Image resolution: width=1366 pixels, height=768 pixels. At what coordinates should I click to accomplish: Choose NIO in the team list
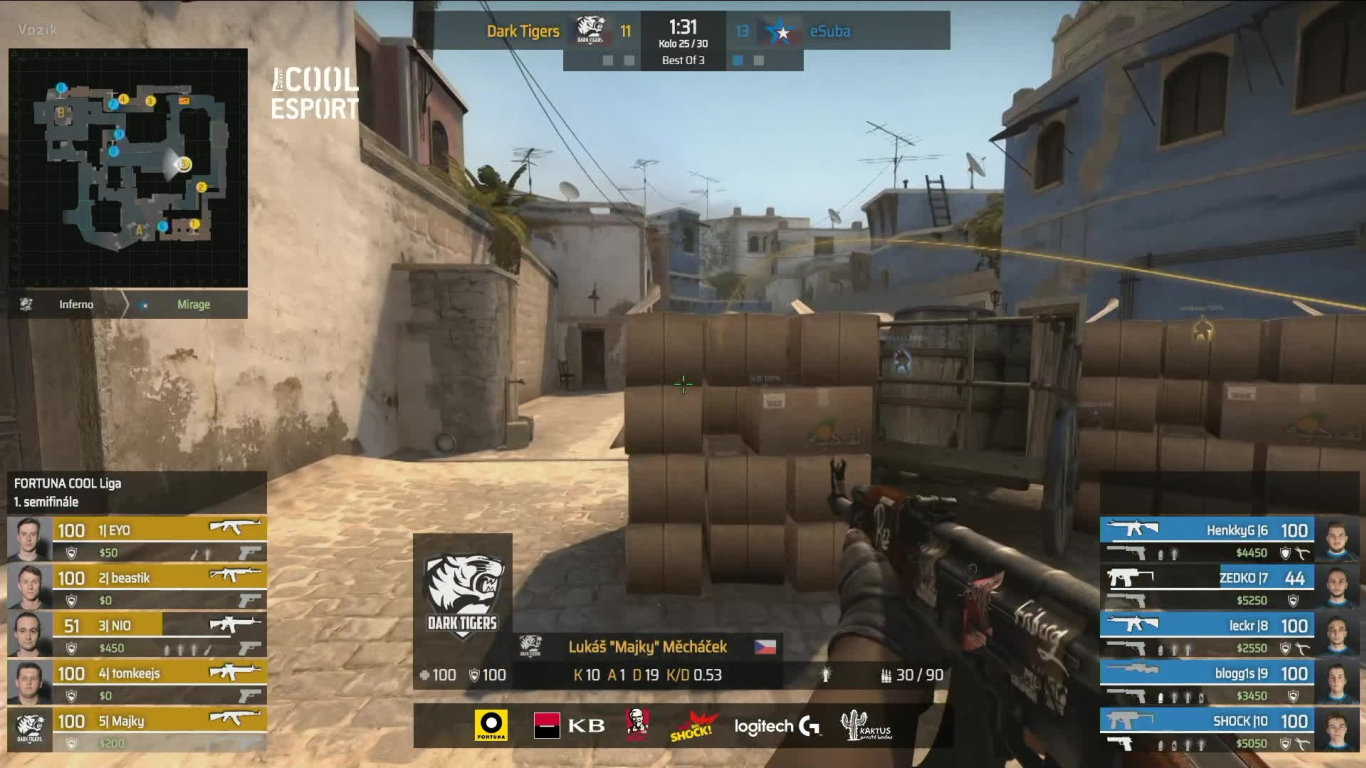click(x=137, y=636)
